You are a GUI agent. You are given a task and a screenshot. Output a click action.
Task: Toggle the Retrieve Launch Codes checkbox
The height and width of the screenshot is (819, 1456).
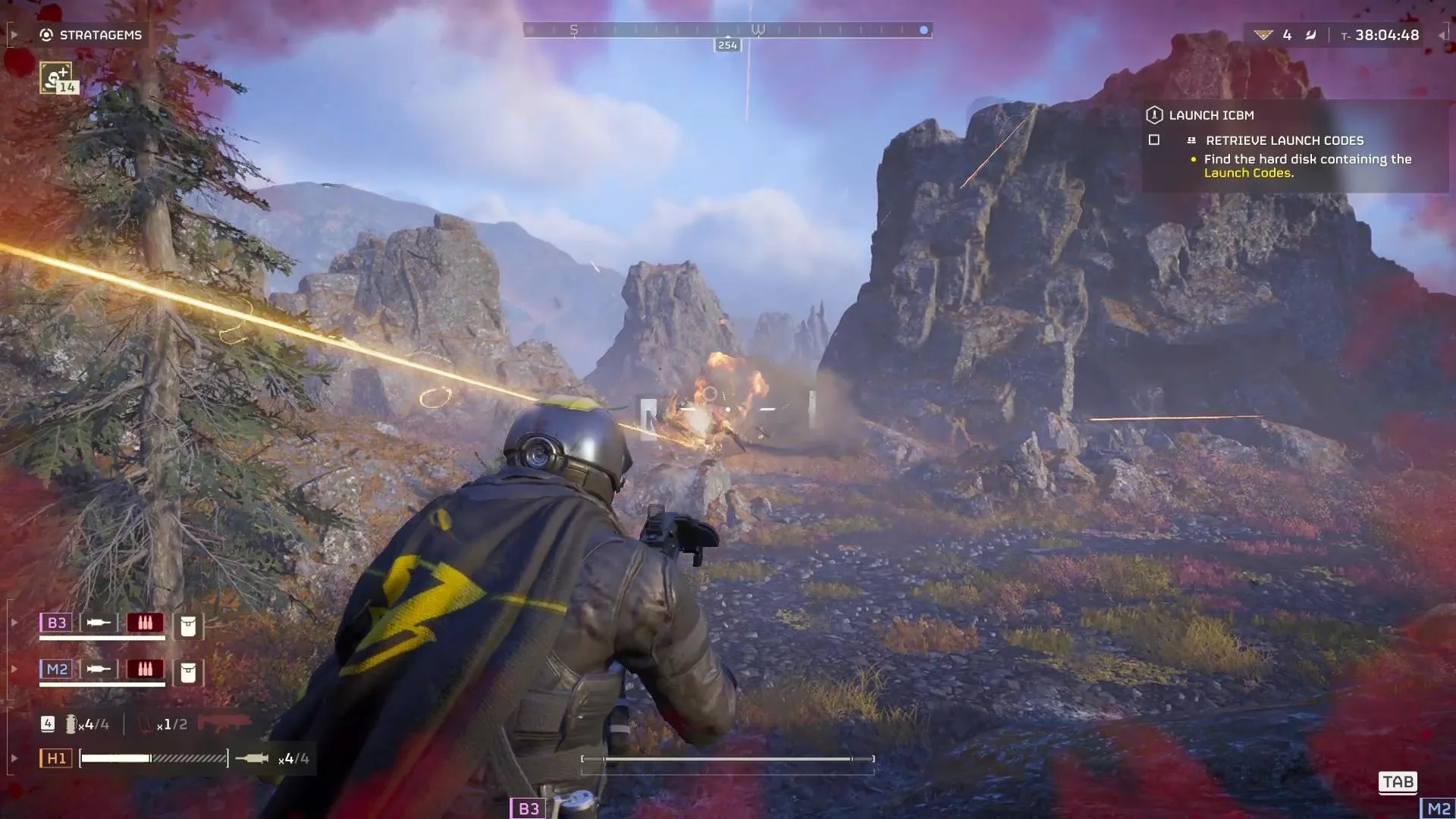pos(1154,140)
